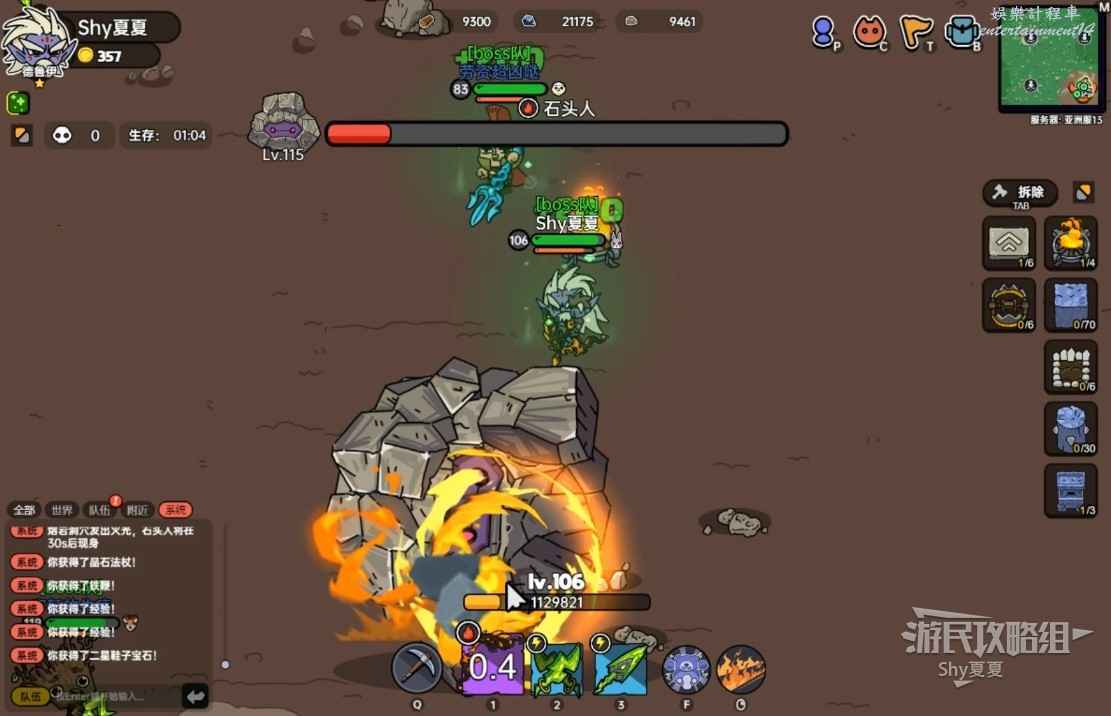Click the 拆除 demolish button
This screenshot has width=1111, height=716.
point(1020,192)
